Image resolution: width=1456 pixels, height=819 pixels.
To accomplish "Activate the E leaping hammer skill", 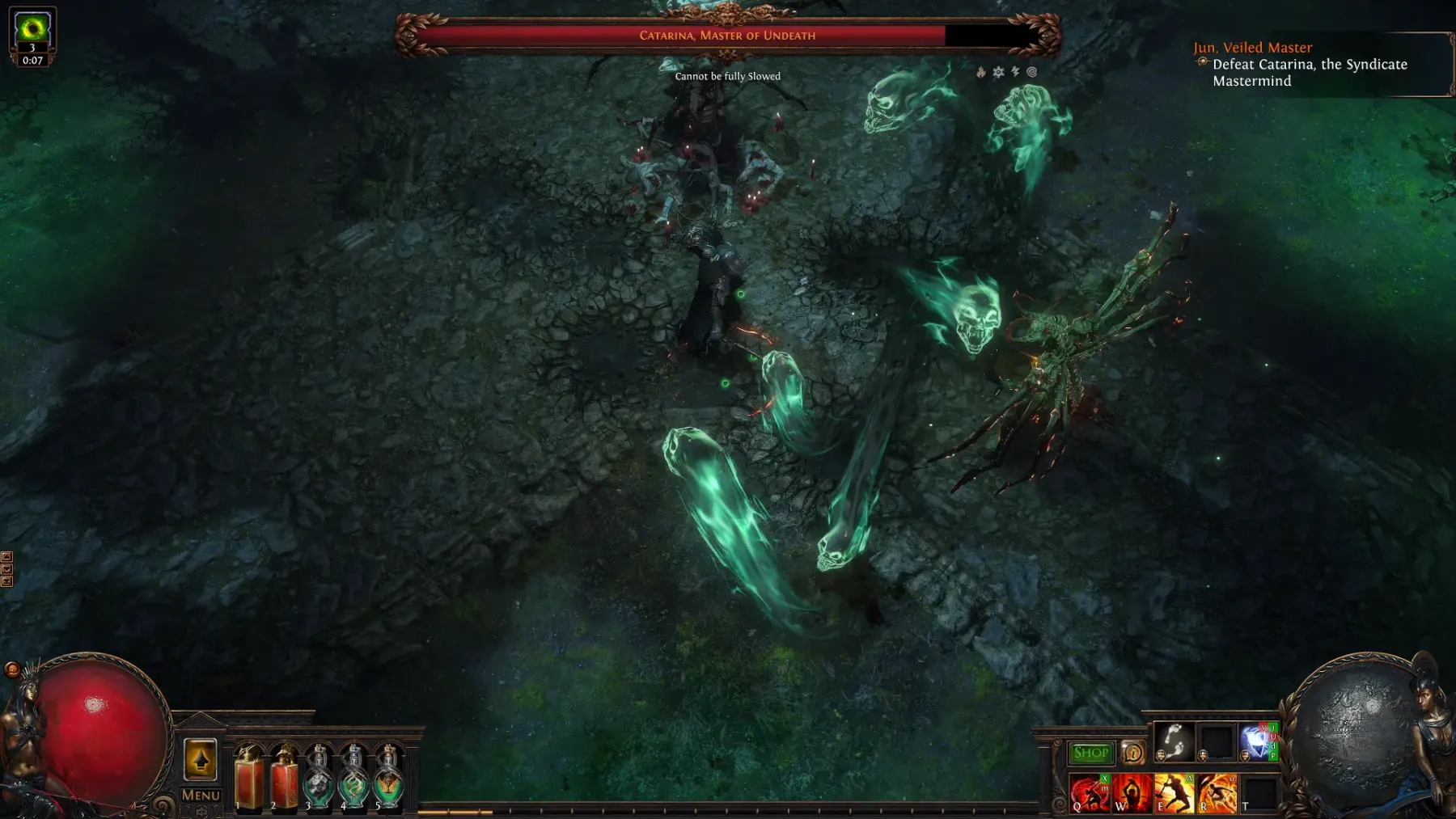I will (1174, 792).
